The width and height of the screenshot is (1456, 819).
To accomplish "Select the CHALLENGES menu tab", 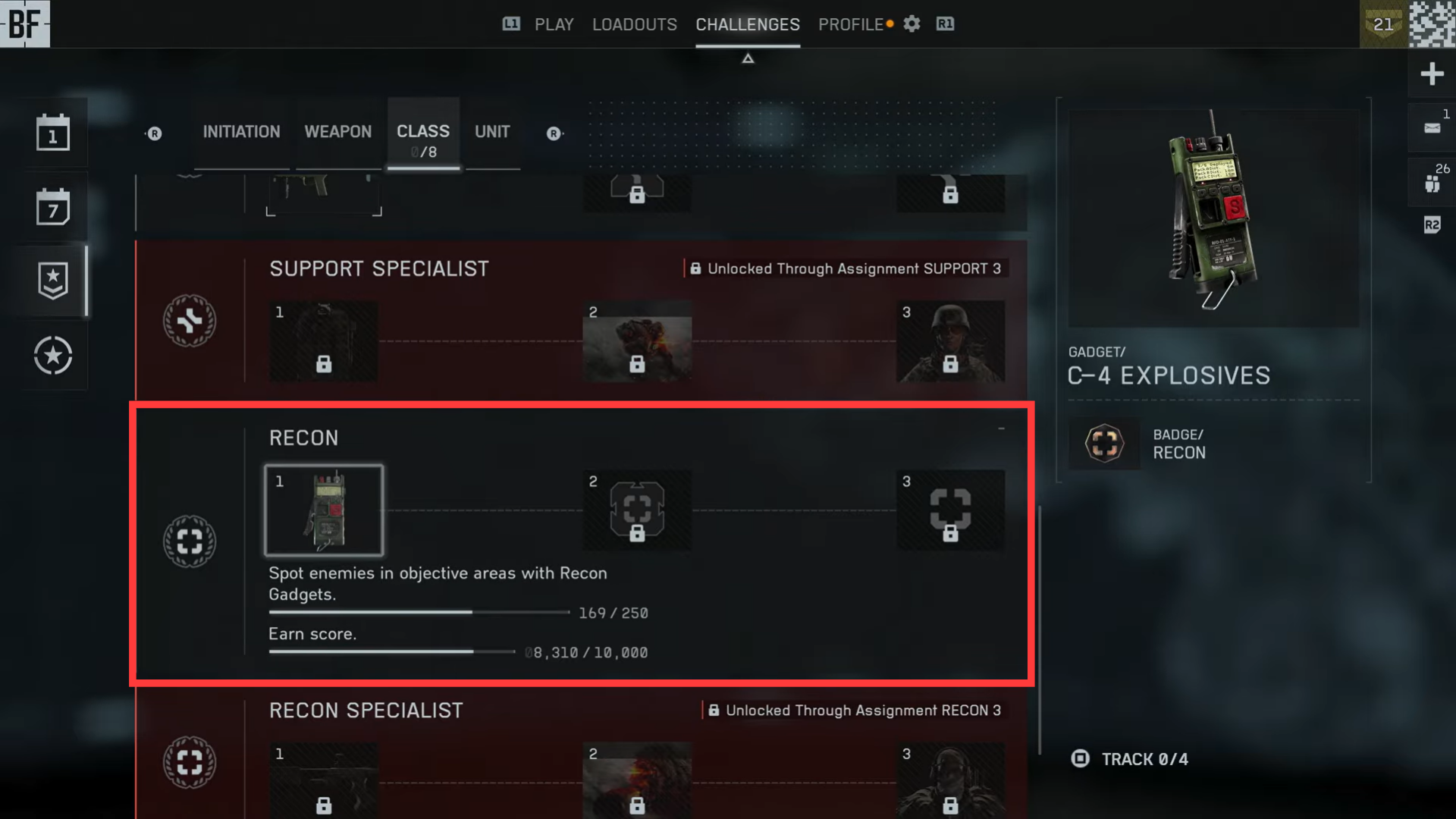I will click(747, 24).
